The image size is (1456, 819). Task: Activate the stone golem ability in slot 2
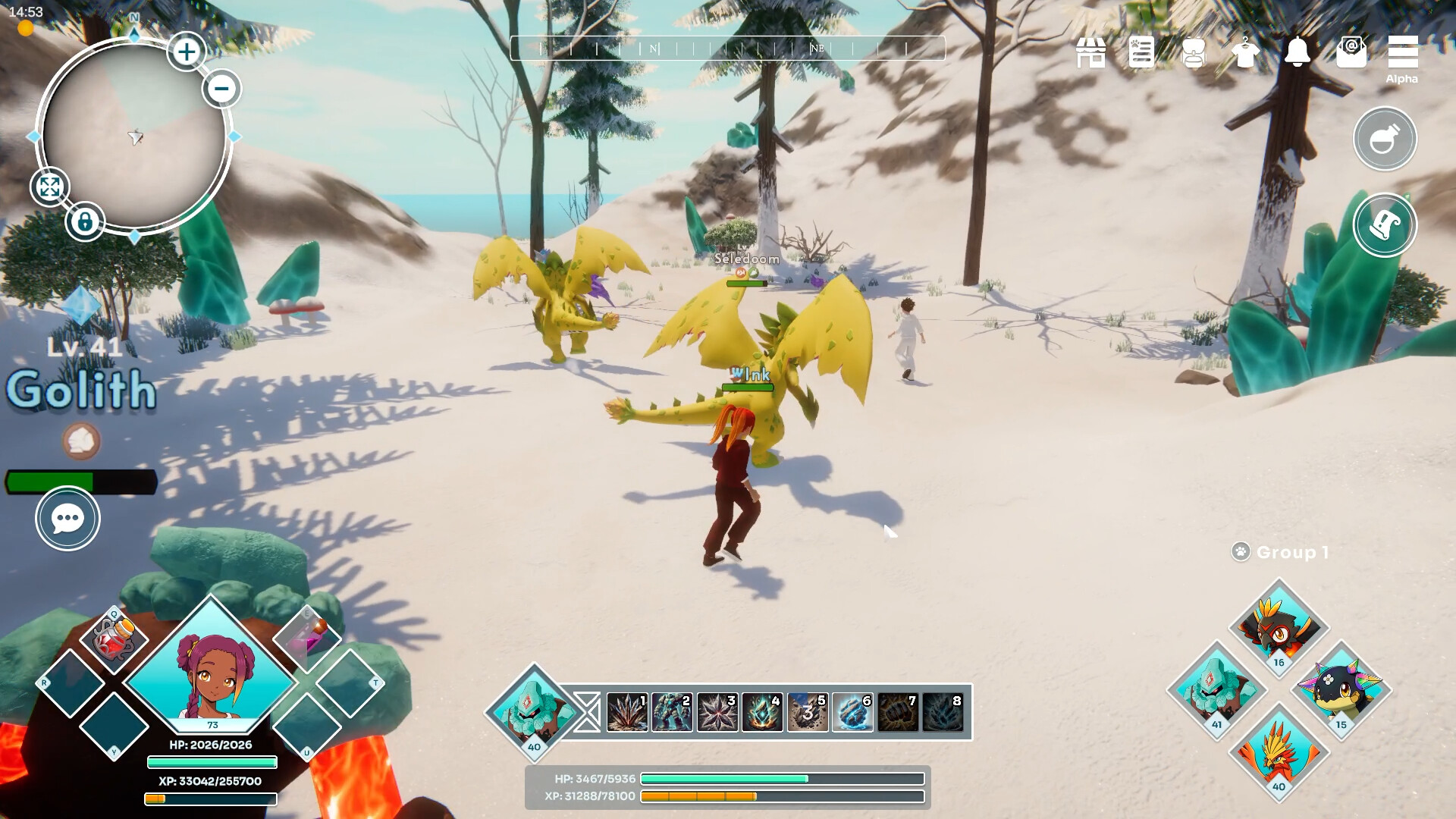pyautogui.click(x=672, y=712)
